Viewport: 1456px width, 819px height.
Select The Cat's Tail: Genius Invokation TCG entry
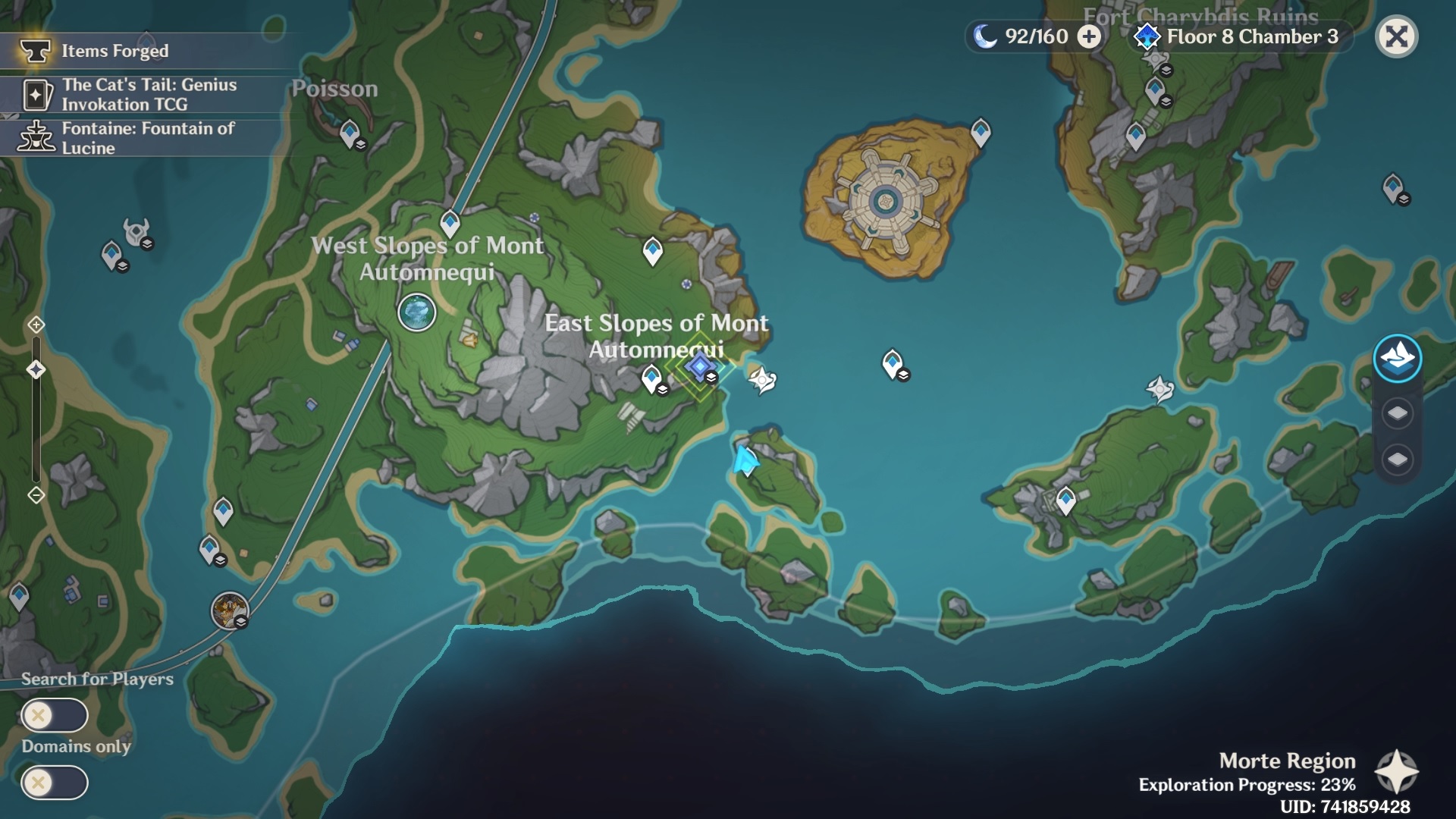tap(148, 95)
